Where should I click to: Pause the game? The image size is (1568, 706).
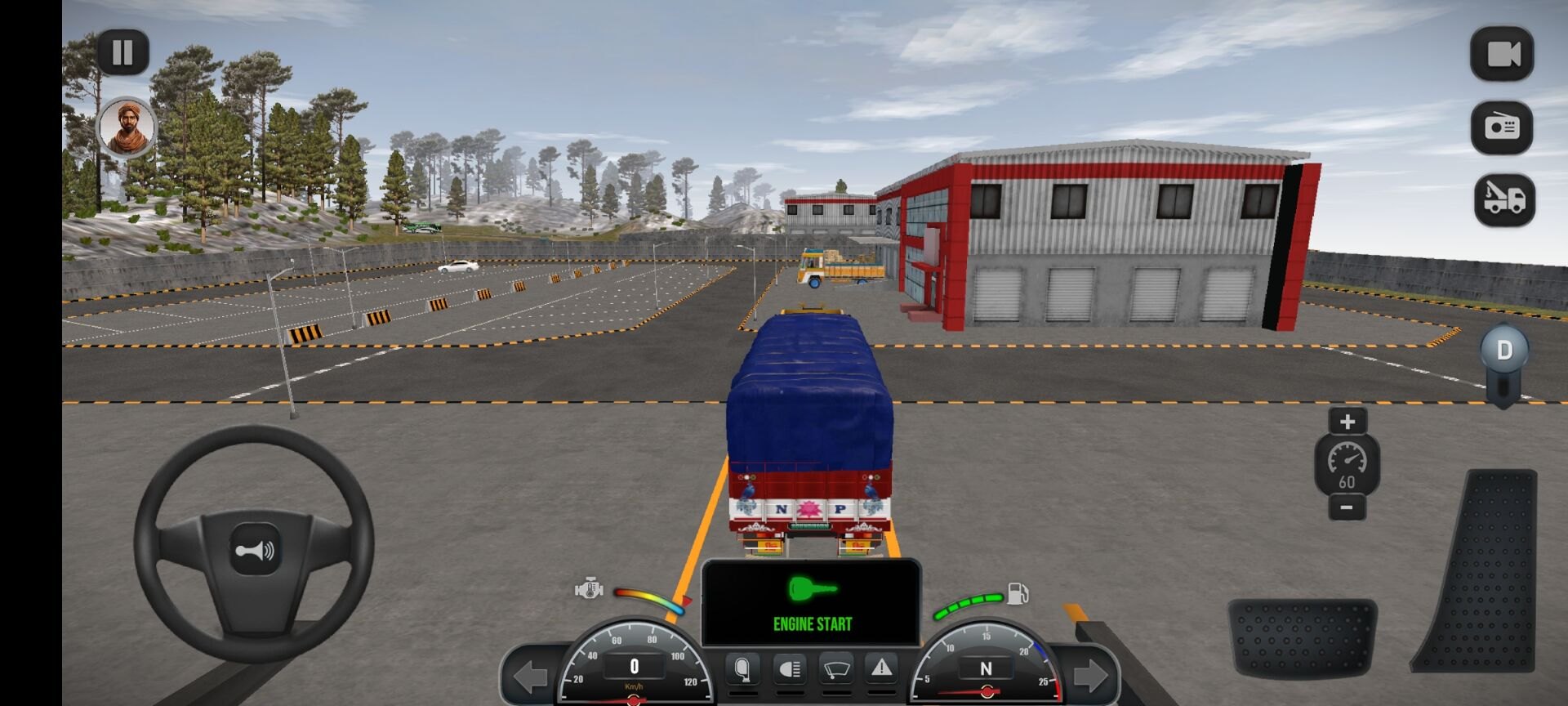coord(122,53)
